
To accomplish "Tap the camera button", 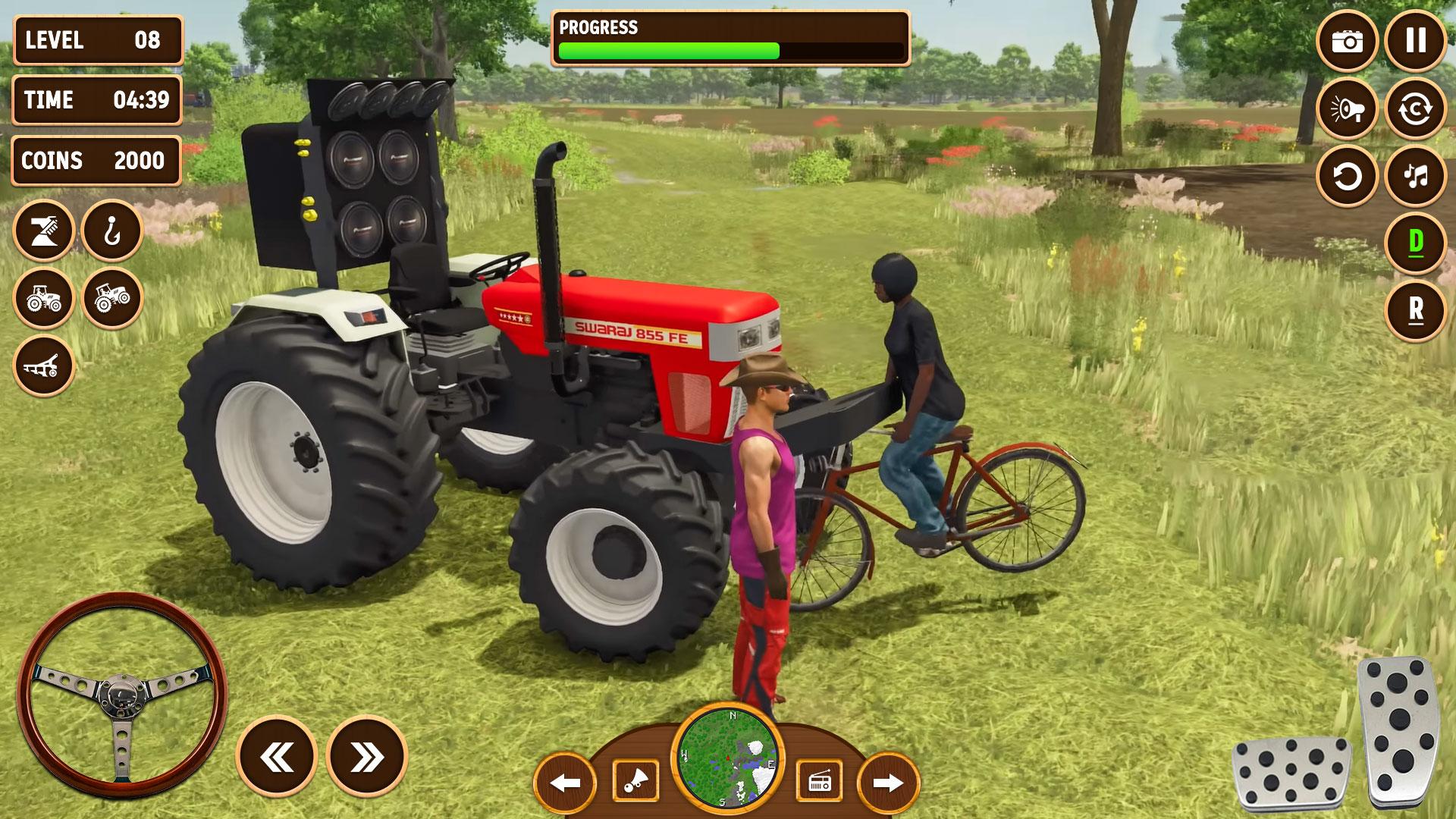I will point(1348,41).
